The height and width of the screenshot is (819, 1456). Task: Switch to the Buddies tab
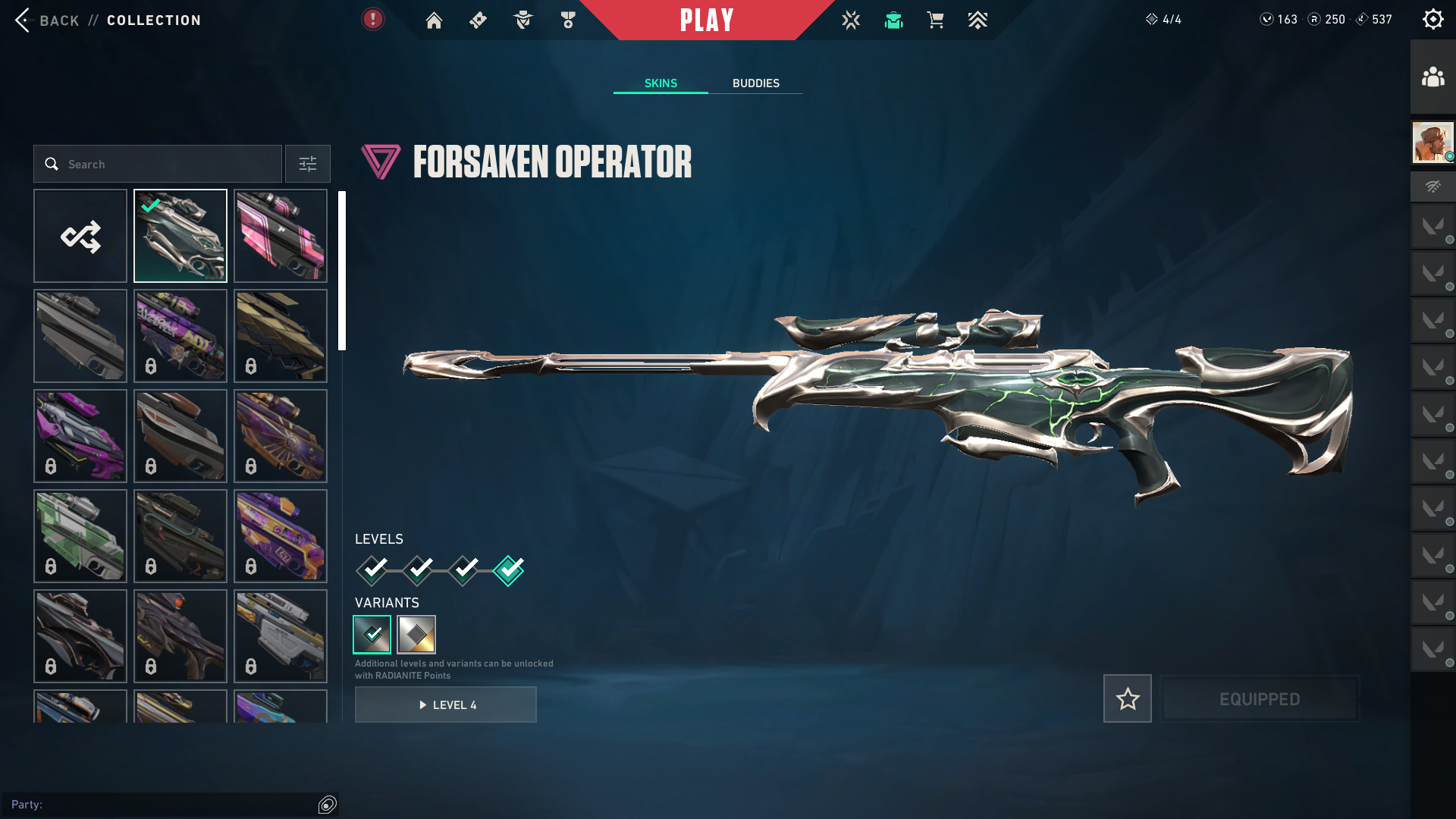point(755,83)
